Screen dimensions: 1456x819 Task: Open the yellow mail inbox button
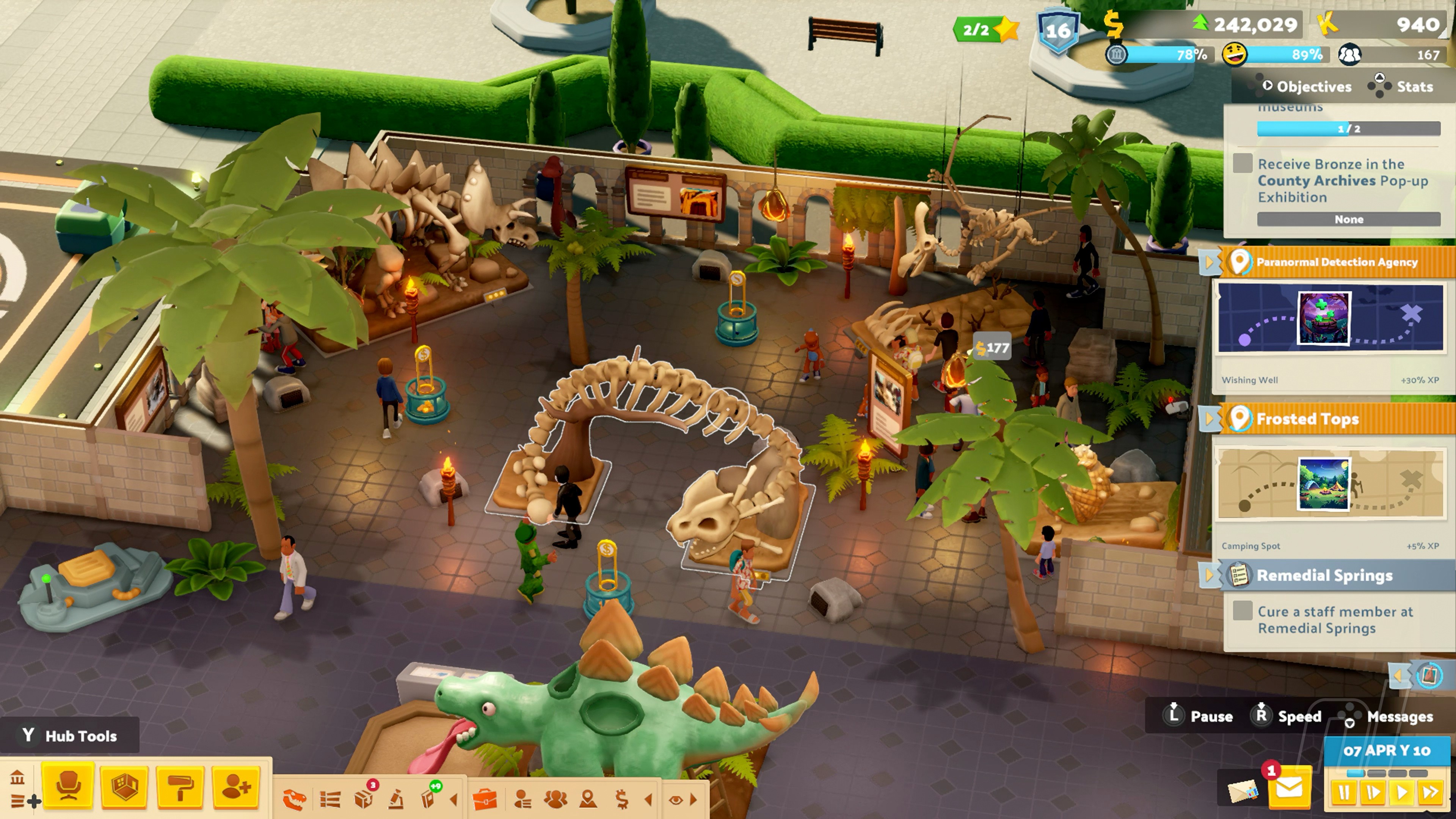pos(1289,788)
